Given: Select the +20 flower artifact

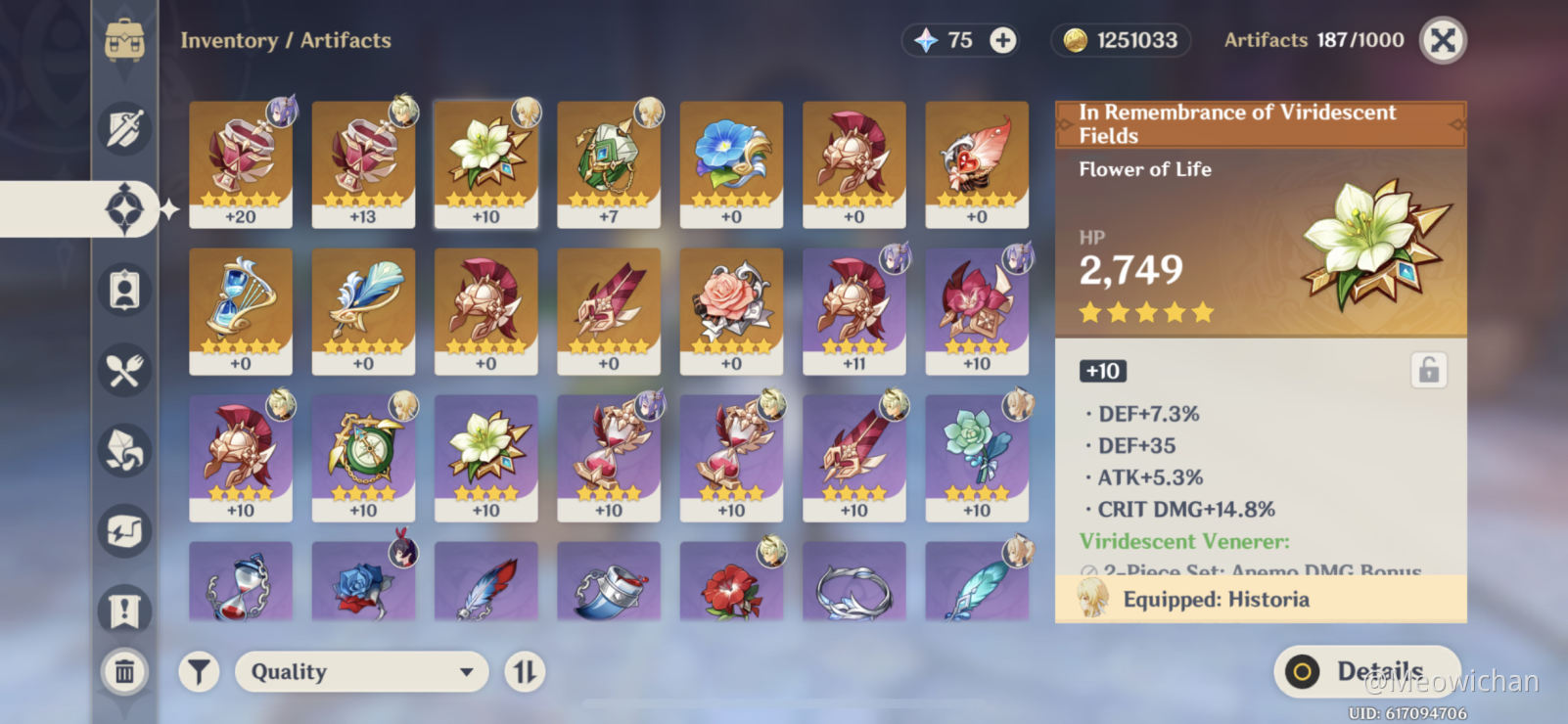Looking at the screenshot, I should [241, 163].
